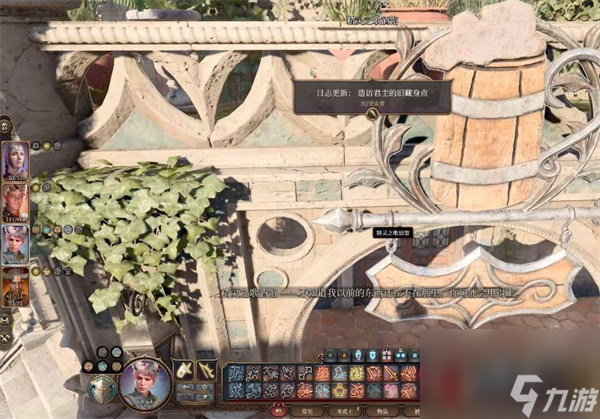
Task: Open the journal update notification
Action: click(372, 91)
